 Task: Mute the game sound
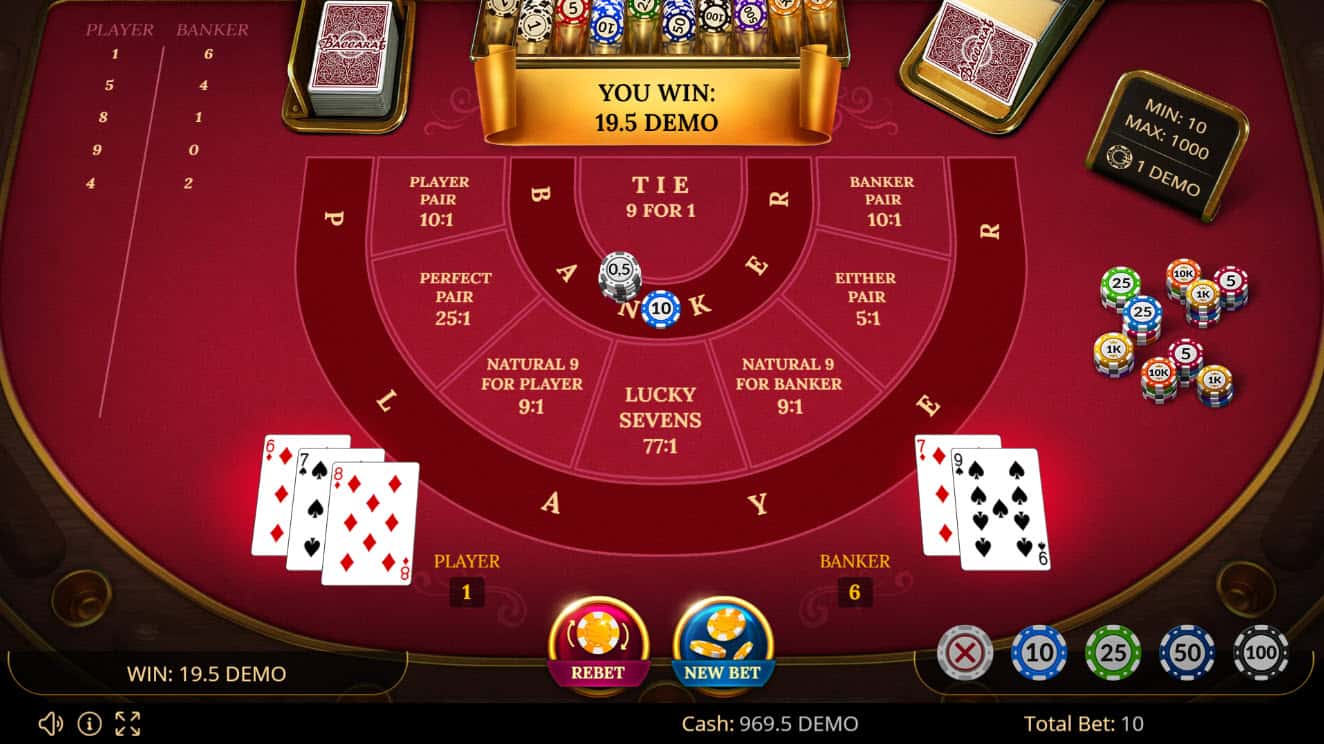click(48, 722)
